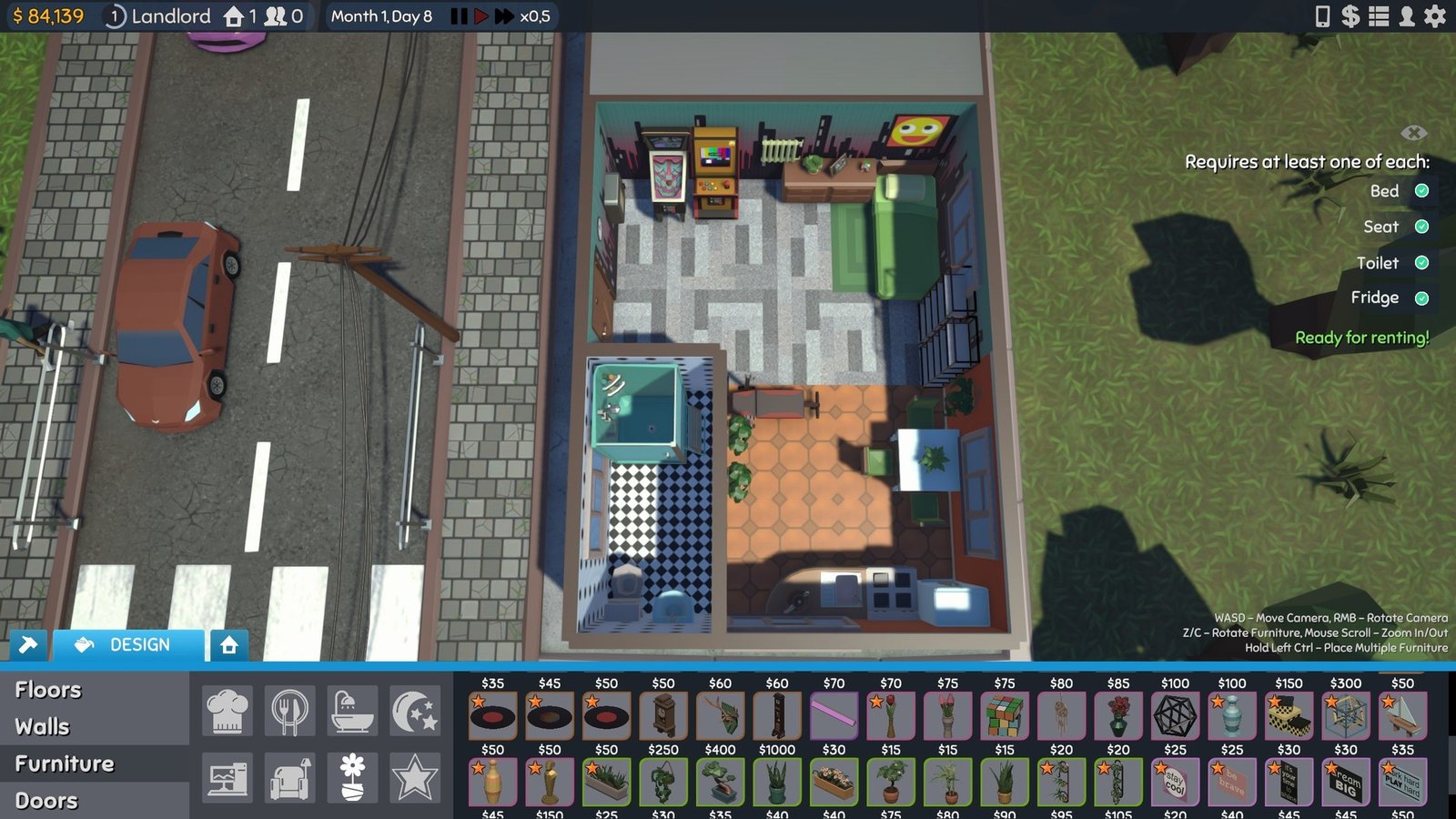
Task: Select the chef hat kitchen furniture category
Action: (x=227, y=711)
